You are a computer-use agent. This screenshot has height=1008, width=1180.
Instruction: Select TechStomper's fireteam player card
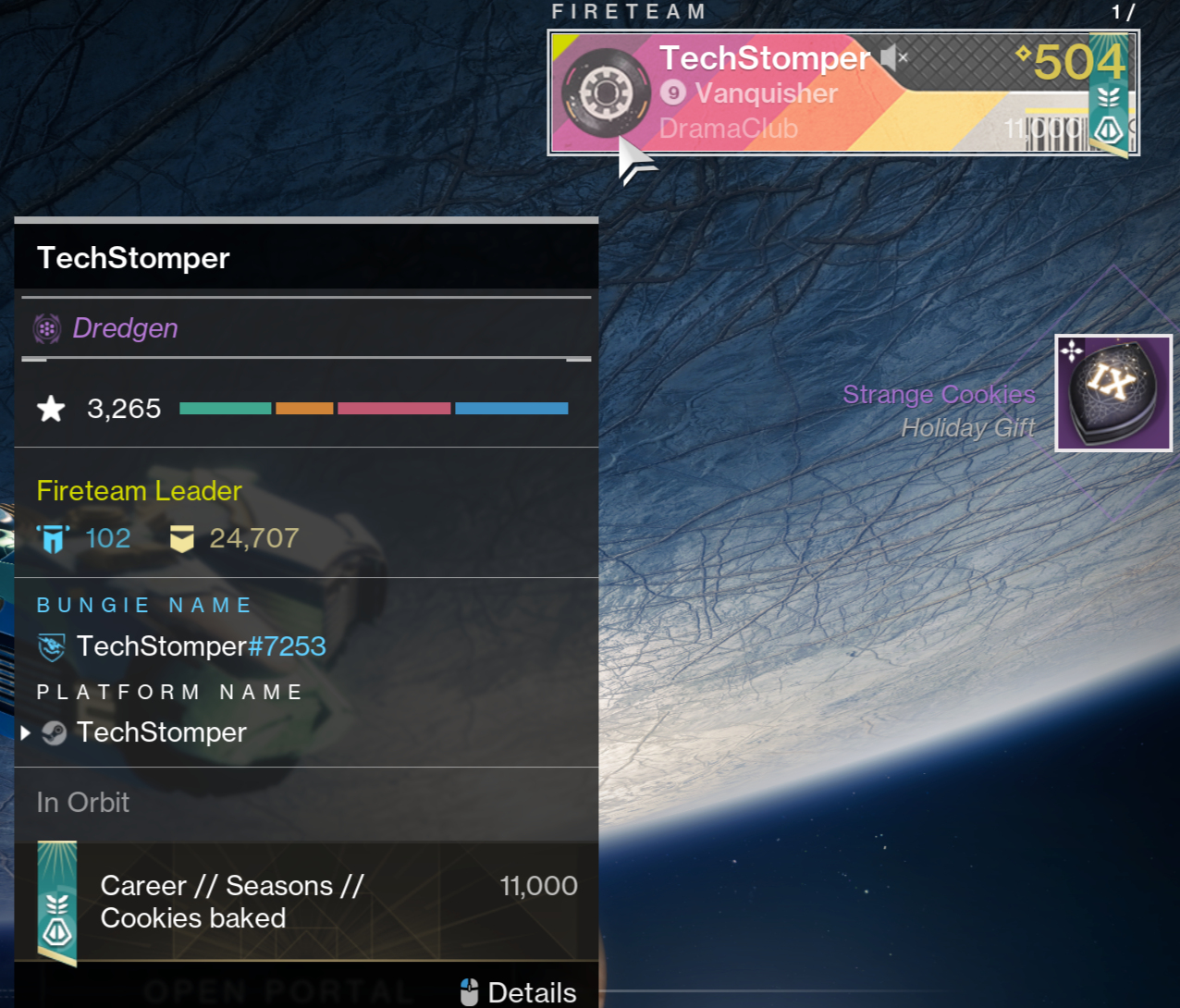tap(842, 92)
